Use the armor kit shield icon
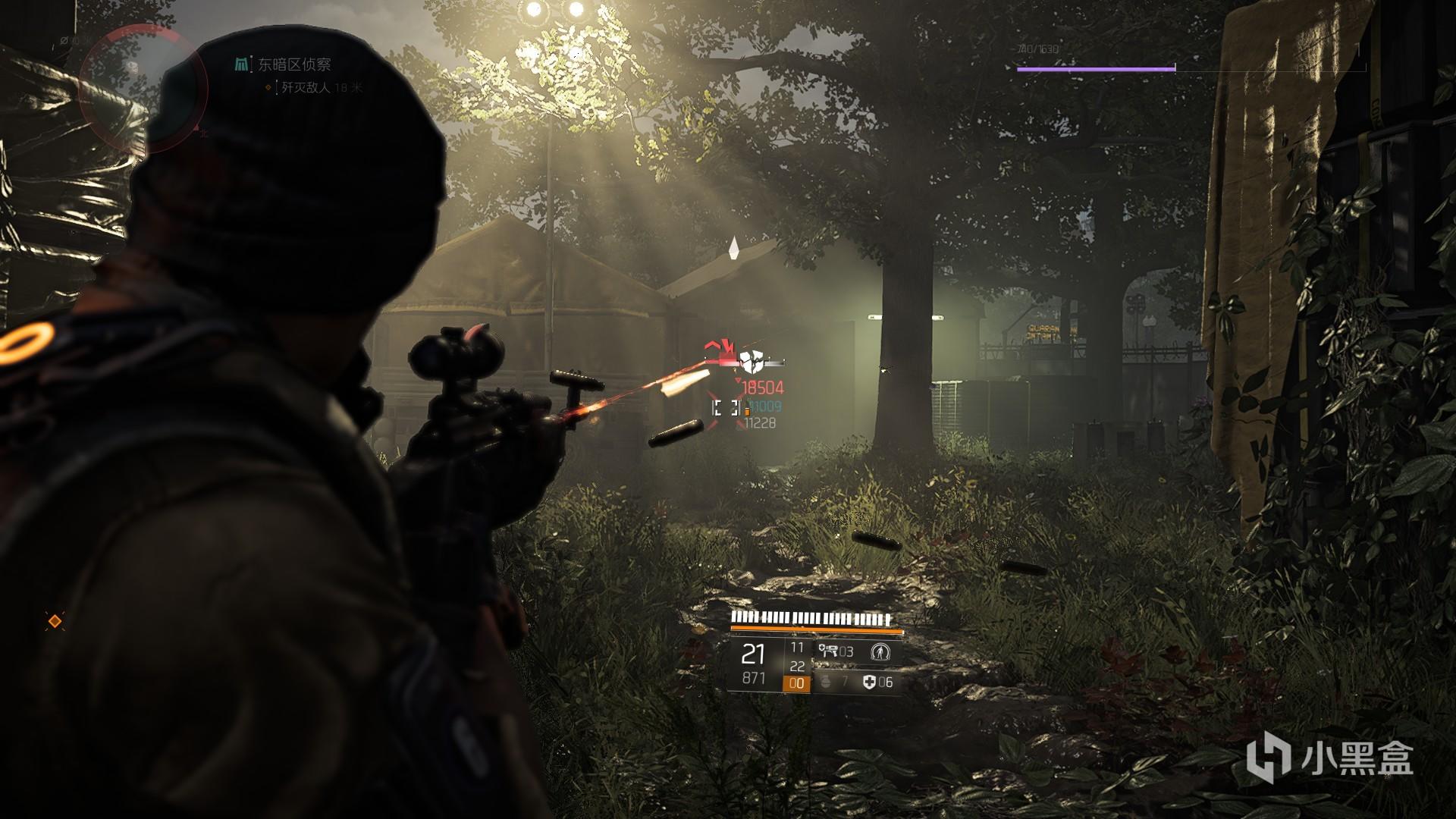The width and height of the screenshot is (1456, 819). point(869,682)
